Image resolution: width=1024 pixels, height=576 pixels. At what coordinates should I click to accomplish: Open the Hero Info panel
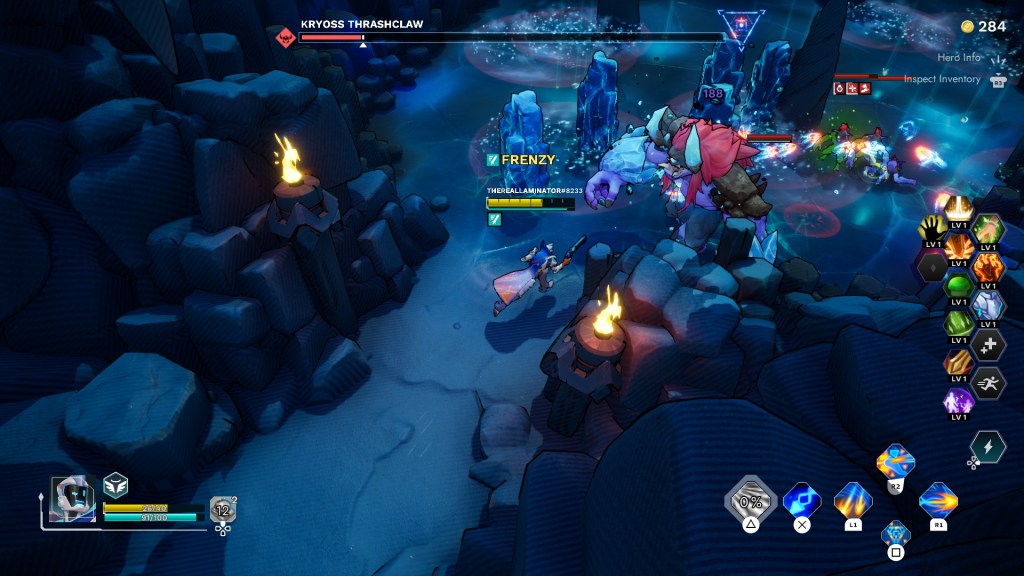[x=959, y=58]
